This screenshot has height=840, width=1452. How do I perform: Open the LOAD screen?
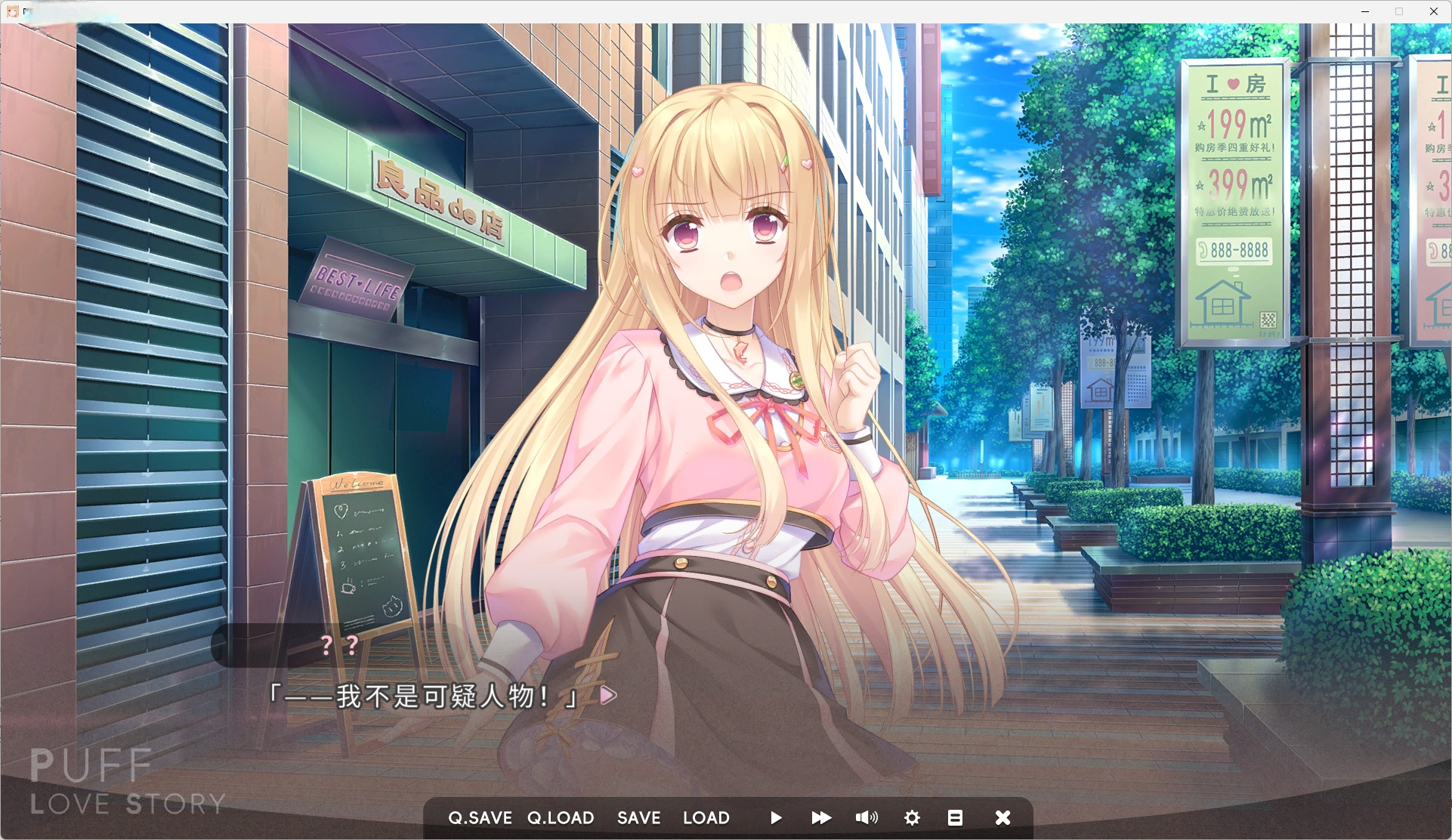click(x=706, y=817)
